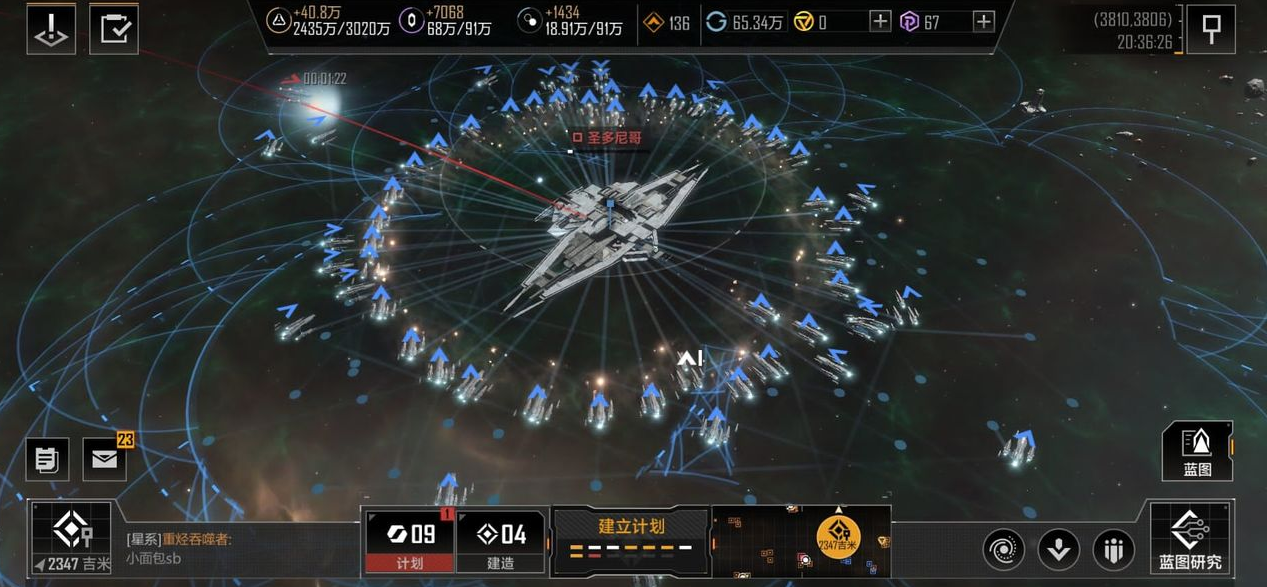Viewport: 1267px width, 587px height.
Task: Open the spiral galaxy icon
Action: [1003, 549]
